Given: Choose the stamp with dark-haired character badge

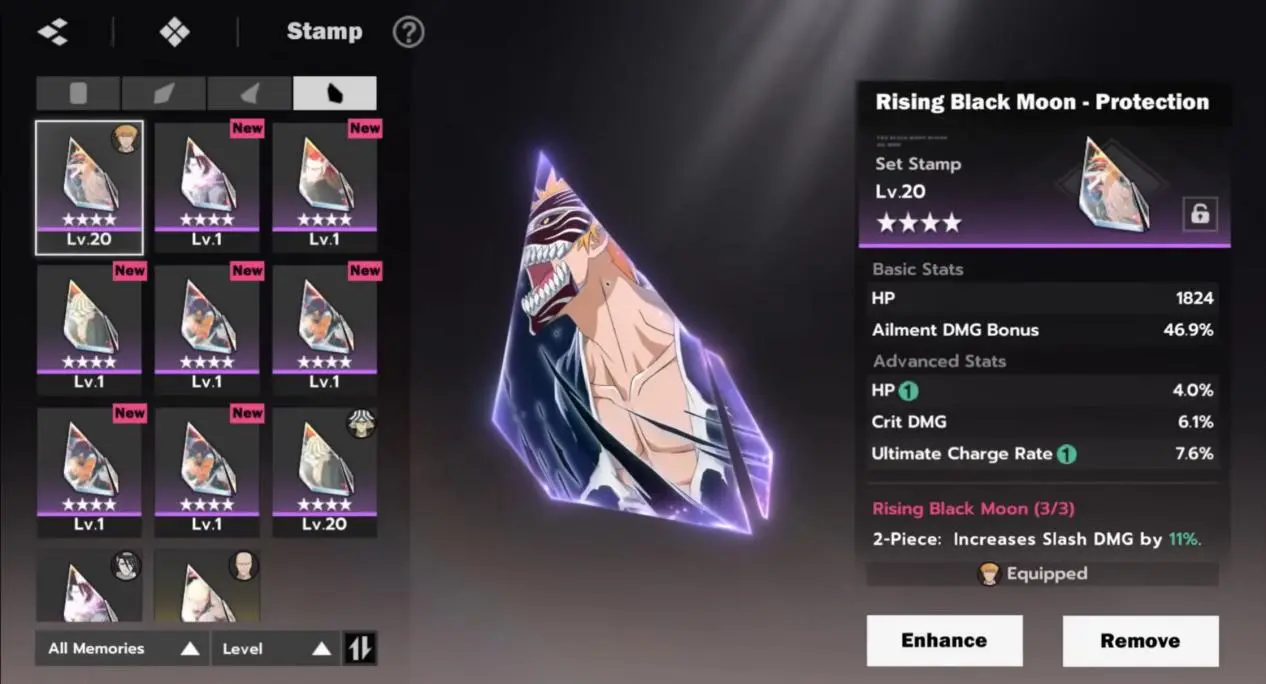Looking at the screenshot, I should (89, 585).
